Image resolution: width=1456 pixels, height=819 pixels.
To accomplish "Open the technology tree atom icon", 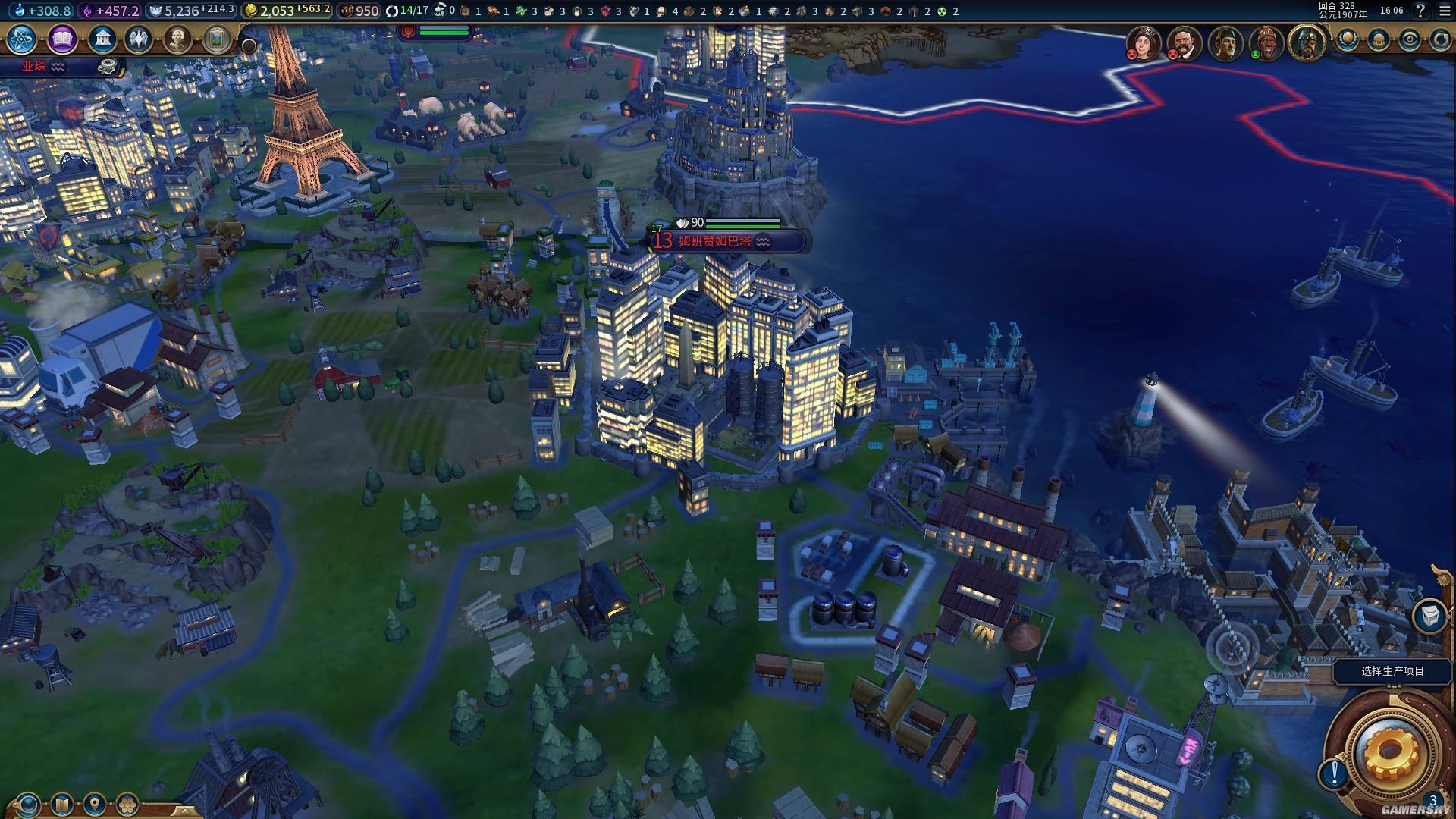I will click(22, 39).
